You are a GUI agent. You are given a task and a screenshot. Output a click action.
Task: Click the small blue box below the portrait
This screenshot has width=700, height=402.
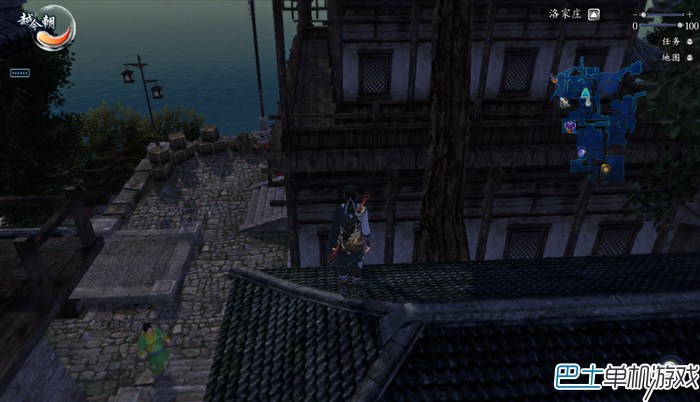click(19, 73)
